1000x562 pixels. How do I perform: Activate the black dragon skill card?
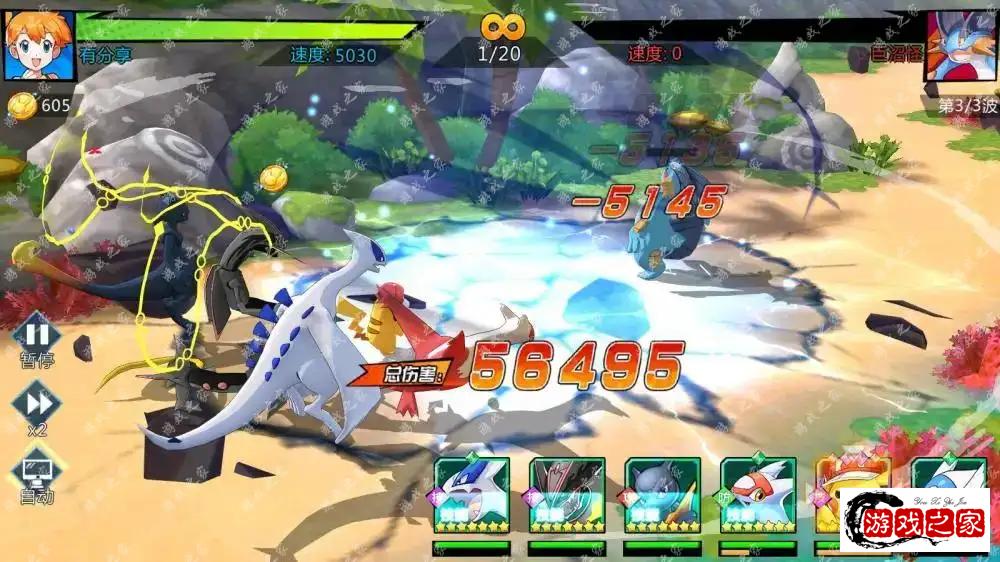coord(567,495)
